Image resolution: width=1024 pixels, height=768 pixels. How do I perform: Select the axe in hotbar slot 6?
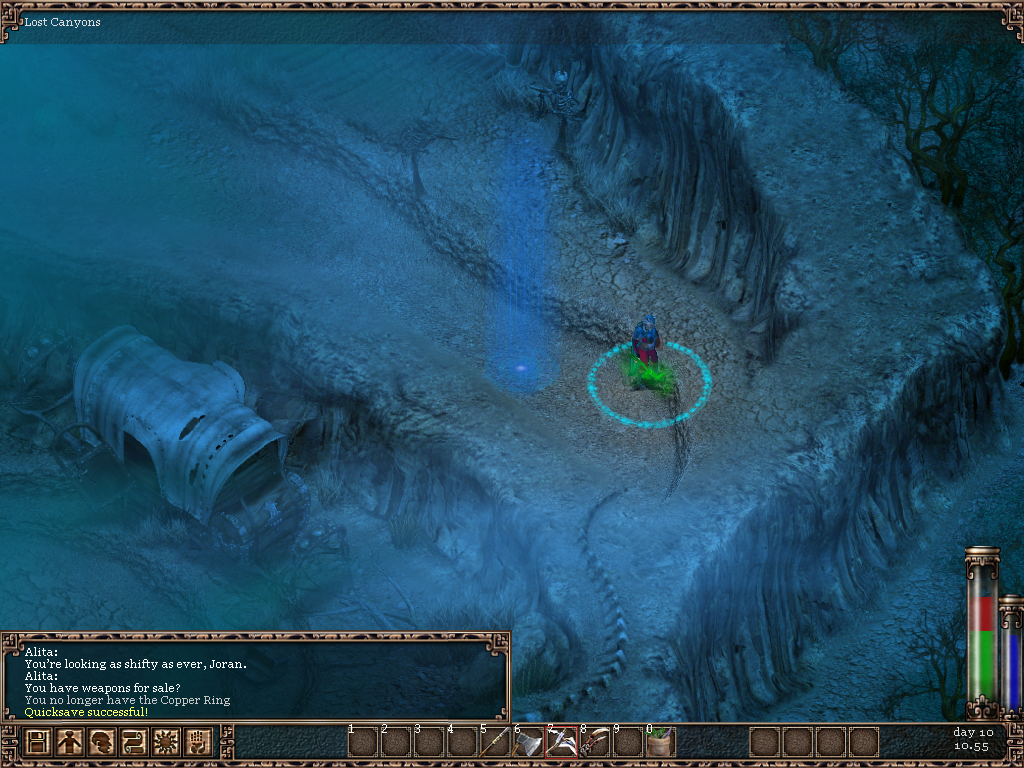click(528, 743)
